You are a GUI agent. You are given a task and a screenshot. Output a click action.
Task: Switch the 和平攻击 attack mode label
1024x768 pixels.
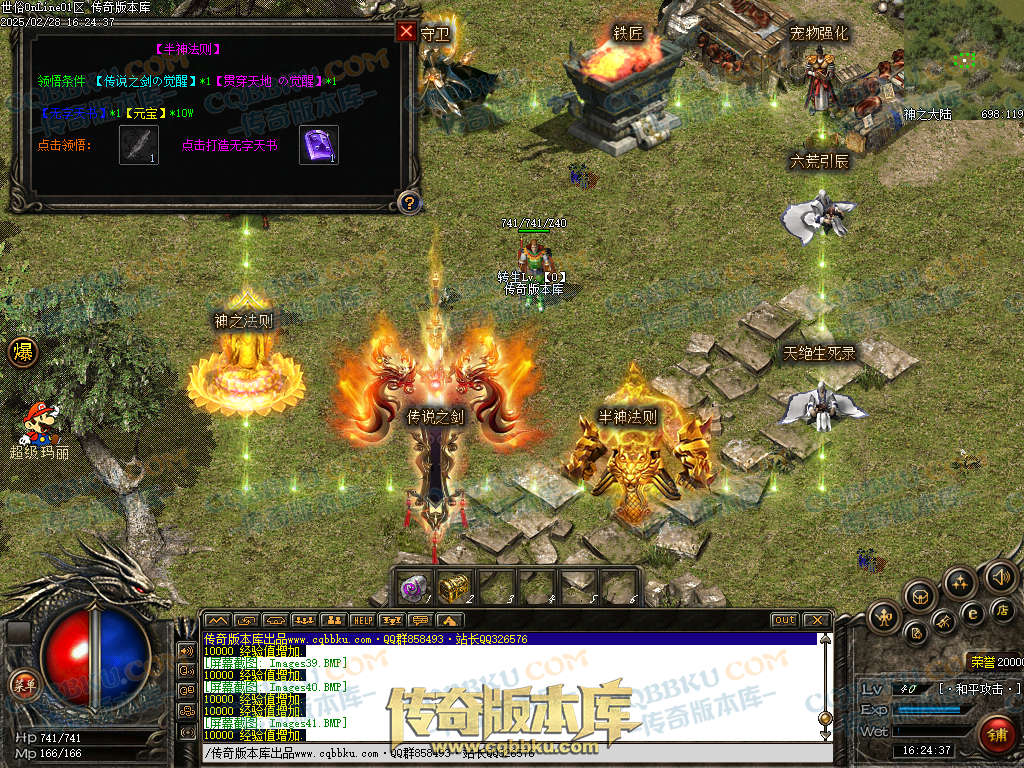[980, 689]
